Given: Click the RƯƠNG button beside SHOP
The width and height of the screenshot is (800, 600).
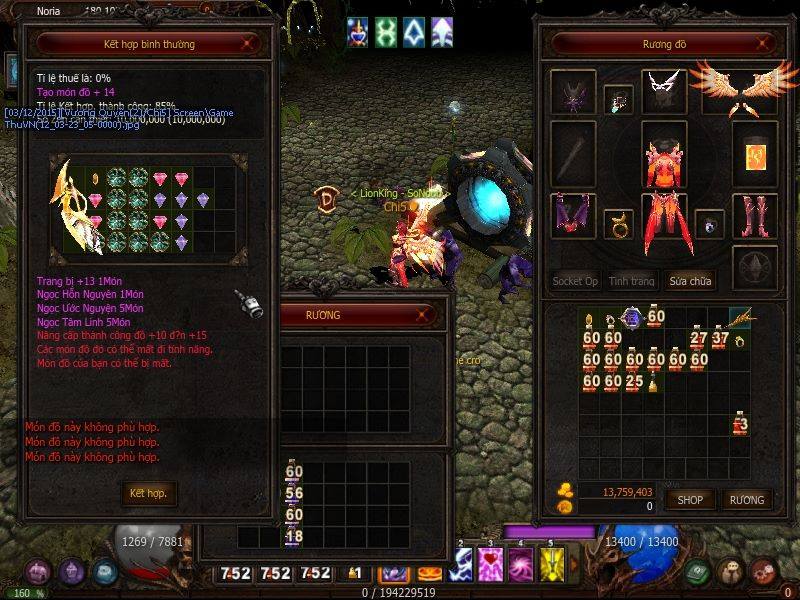Looking at the screenshot, I should [x=746, y=499].
